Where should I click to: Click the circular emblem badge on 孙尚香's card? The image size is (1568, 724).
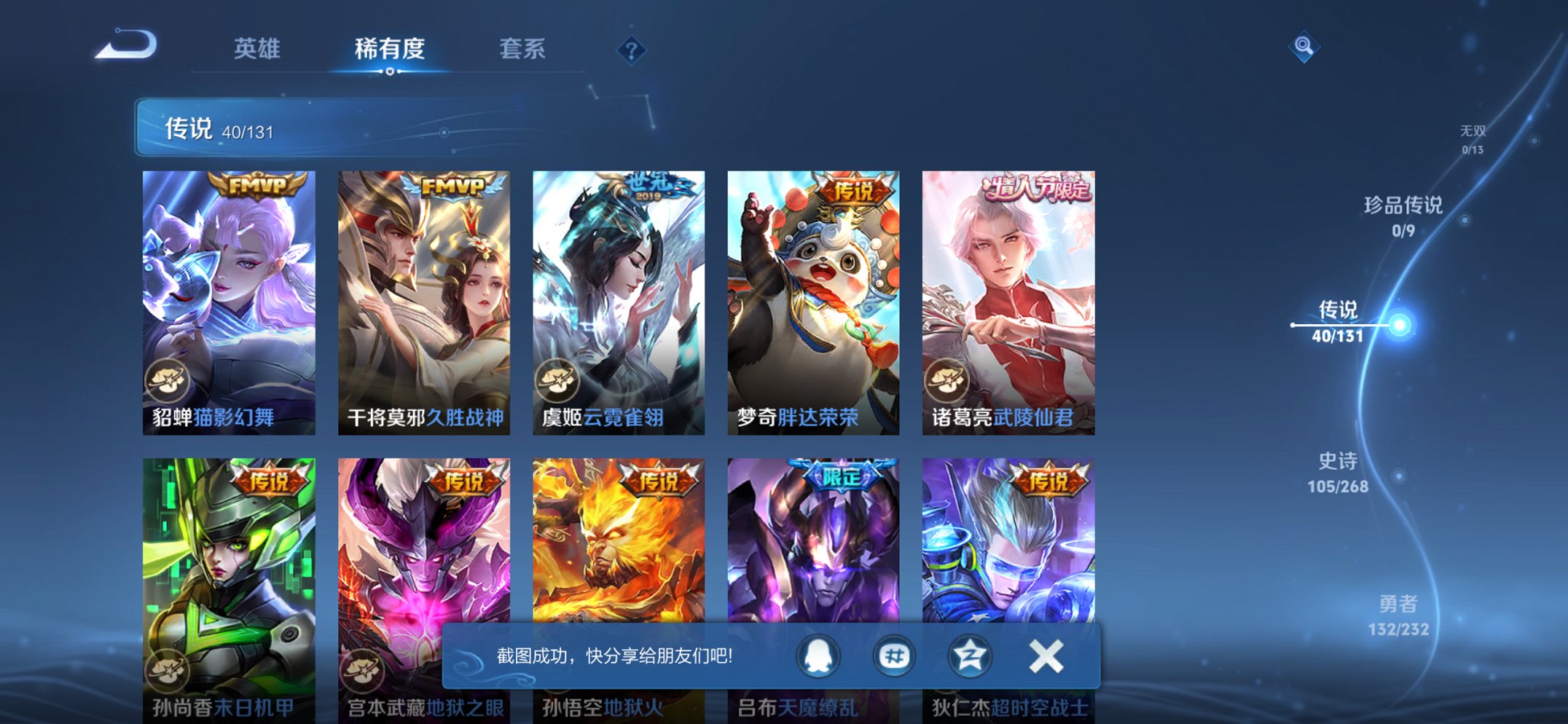(x=170, y=671)
